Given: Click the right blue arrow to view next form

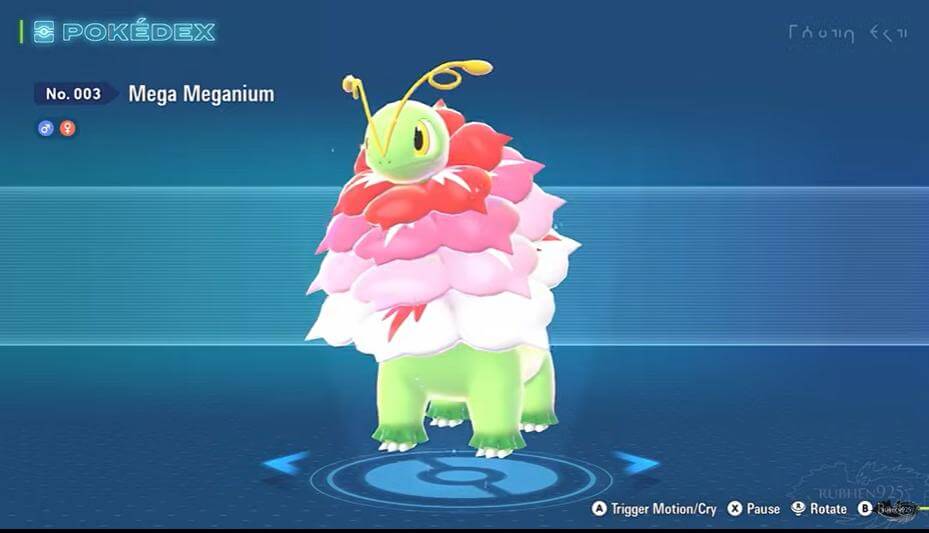Looking at the screenshot, I should pyautogui.click(x=635, y=463).
